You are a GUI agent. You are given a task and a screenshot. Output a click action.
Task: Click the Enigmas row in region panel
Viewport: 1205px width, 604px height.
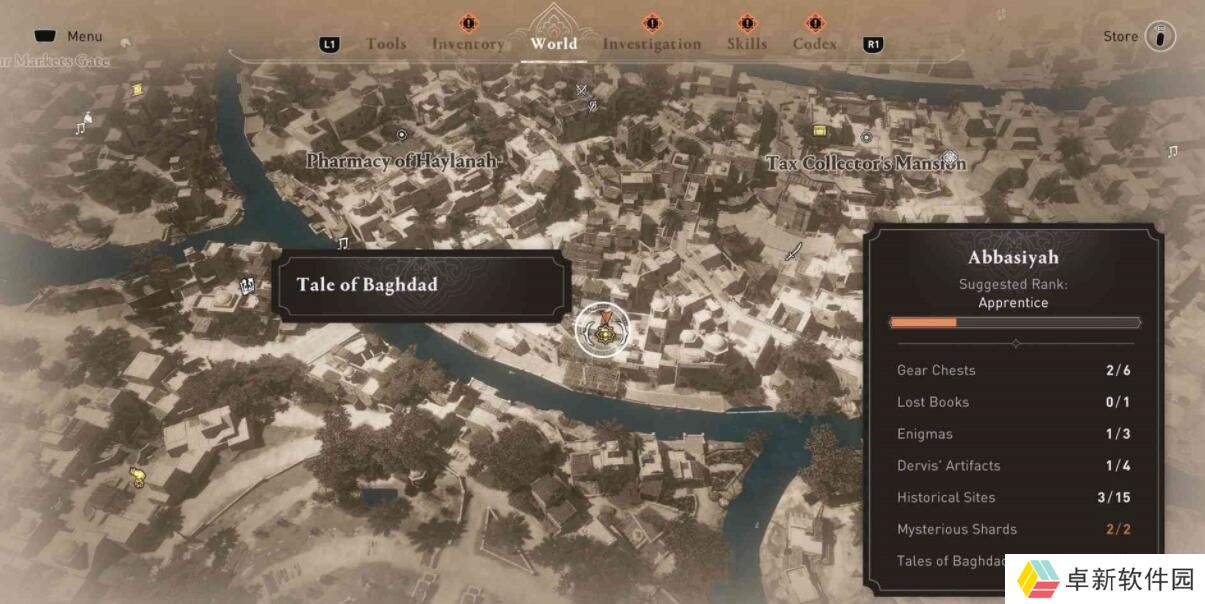click(x=1013, y=434)
